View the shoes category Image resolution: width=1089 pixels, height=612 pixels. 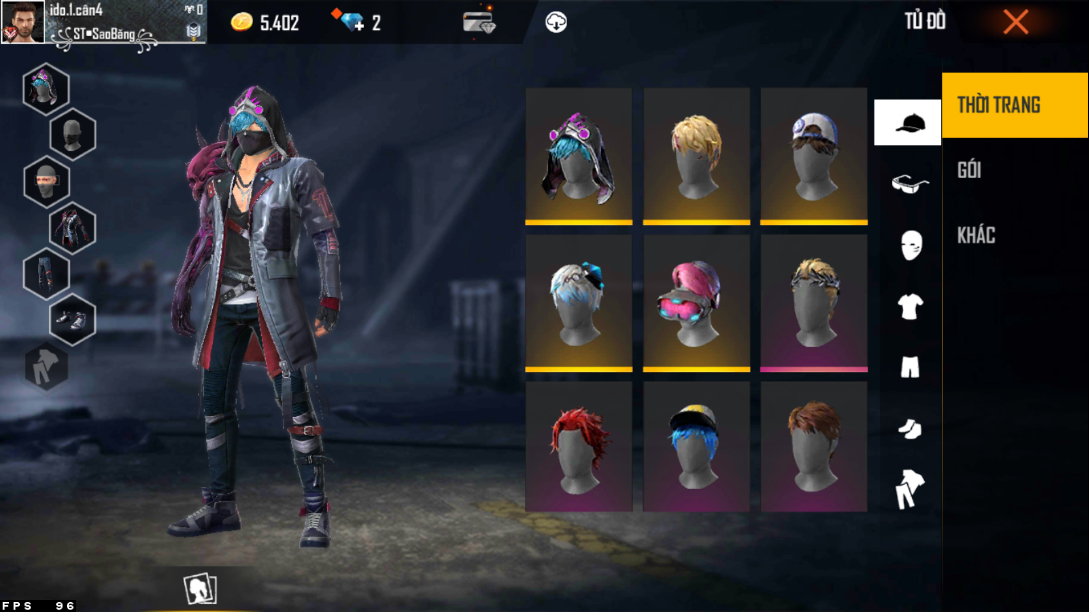click(910, 428)
